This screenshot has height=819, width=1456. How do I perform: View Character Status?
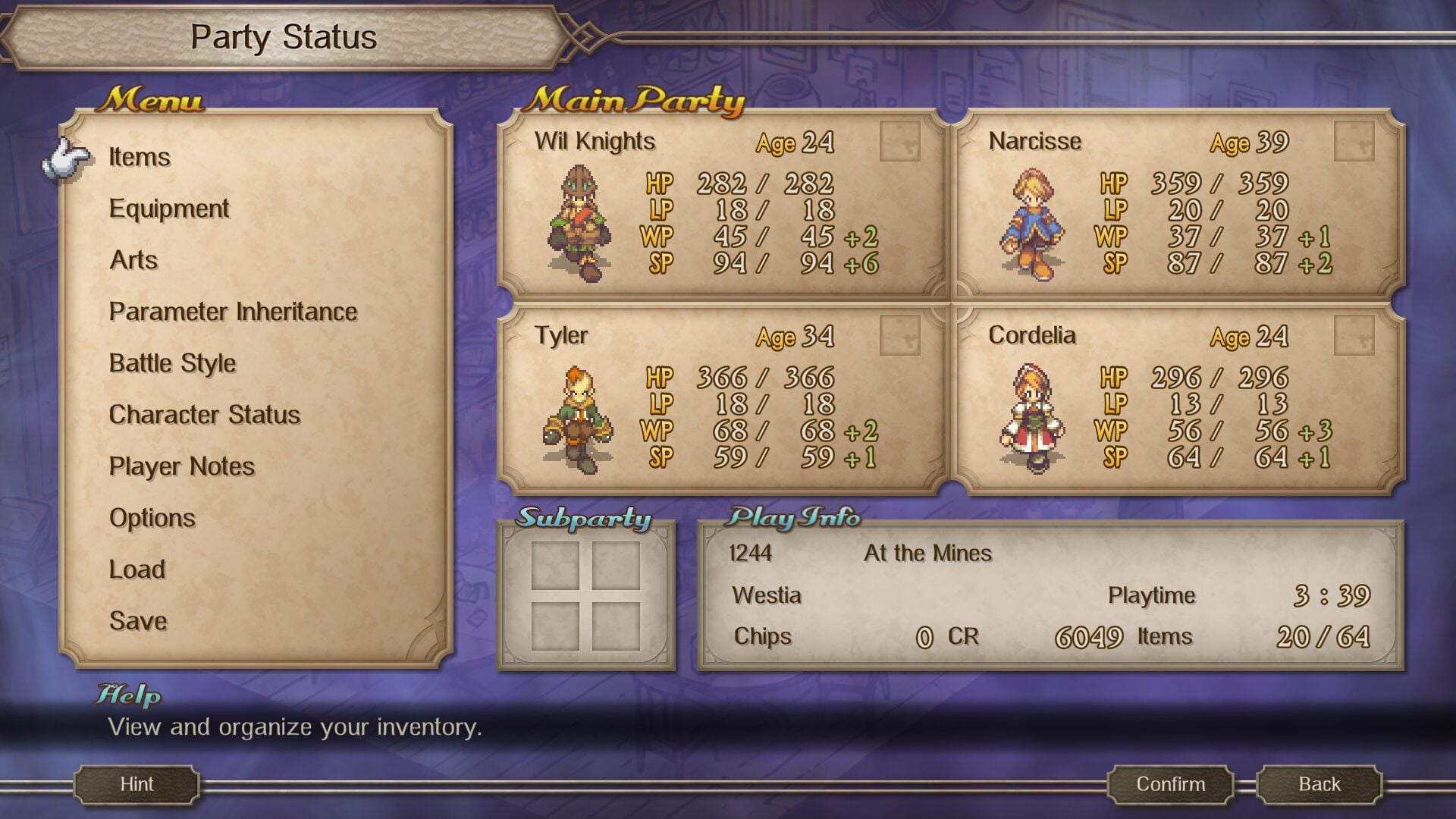point(204,415)
